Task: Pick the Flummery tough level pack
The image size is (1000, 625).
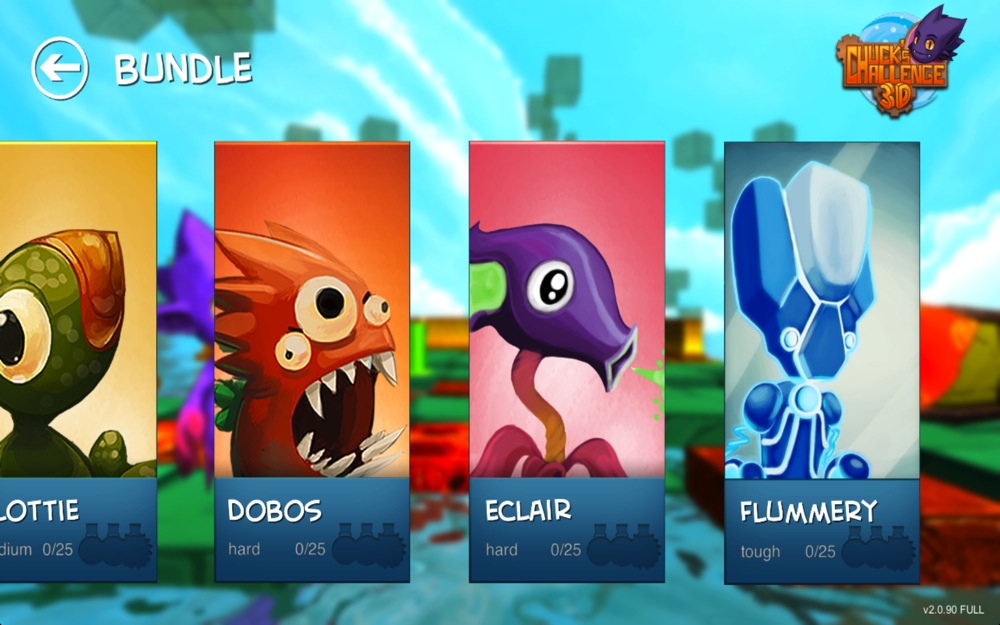Action: point(821,360)
